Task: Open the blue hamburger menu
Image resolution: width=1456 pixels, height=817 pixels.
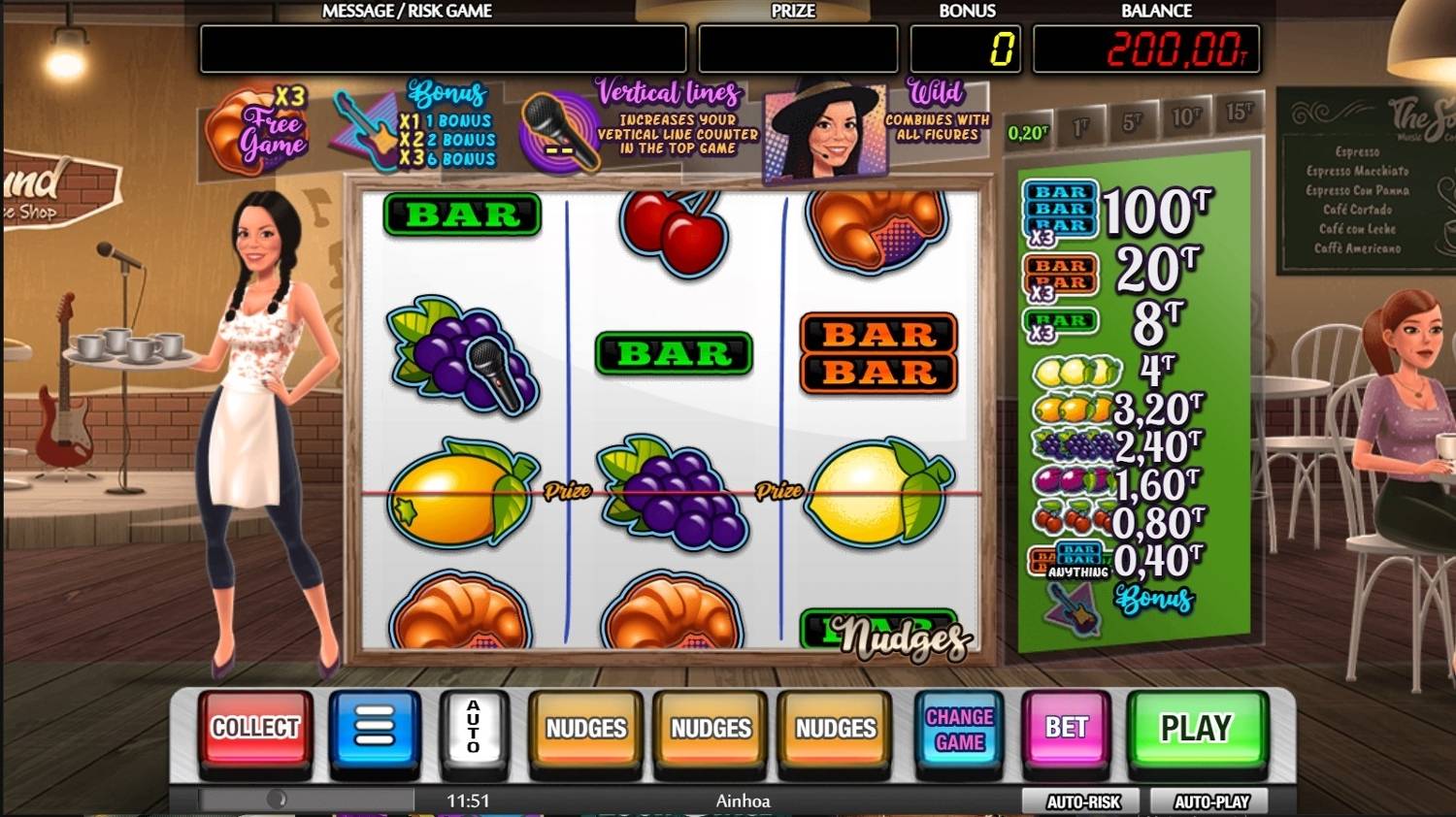Action: 375,728
